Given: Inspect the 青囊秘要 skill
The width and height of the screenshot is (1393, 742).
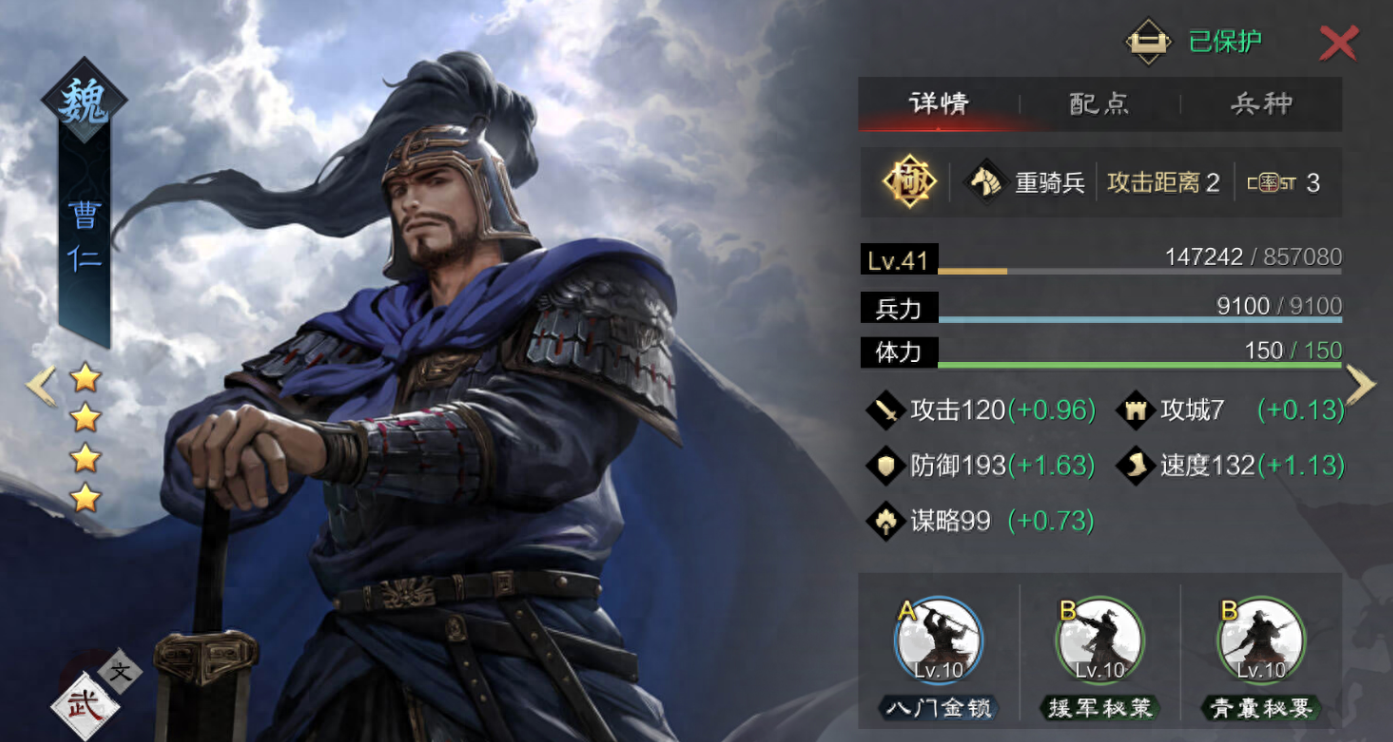Looking at the screenshot, I should [x=1260, y=642].
